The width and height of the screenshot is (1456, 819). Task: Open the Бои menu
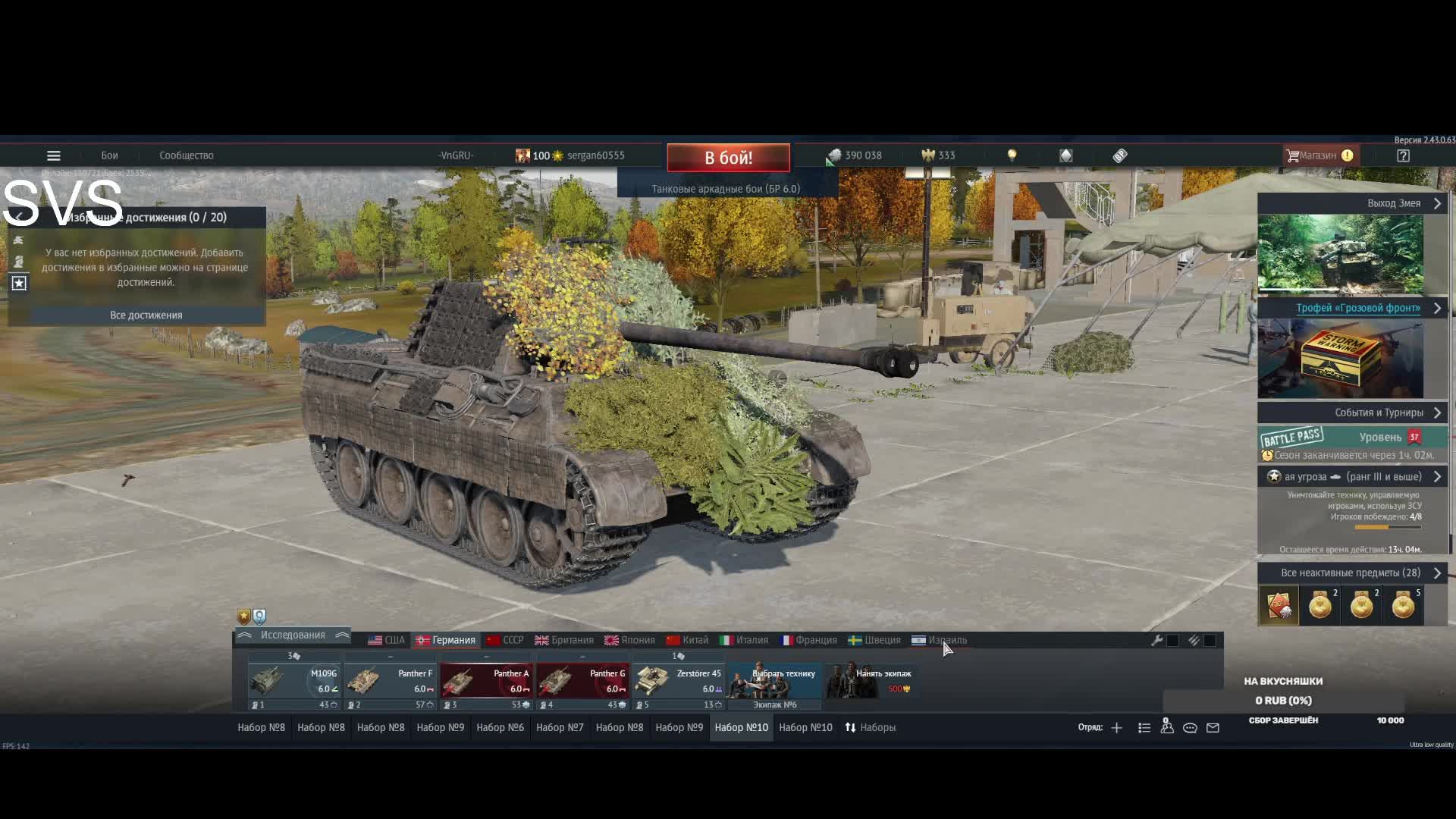[x=109, y=155]
